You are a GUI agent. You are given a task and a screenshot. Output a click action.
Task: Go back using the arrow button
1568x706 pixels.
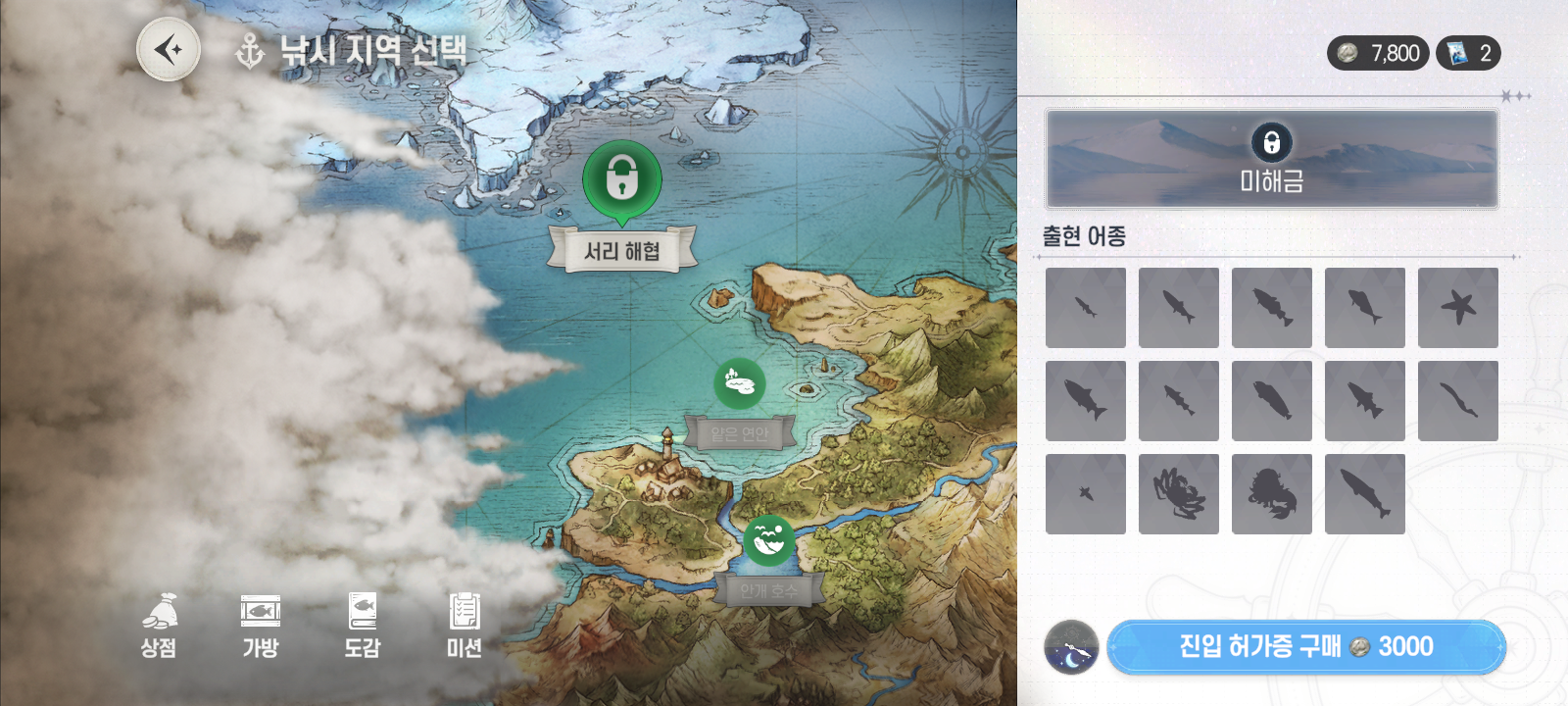(169, 49)
